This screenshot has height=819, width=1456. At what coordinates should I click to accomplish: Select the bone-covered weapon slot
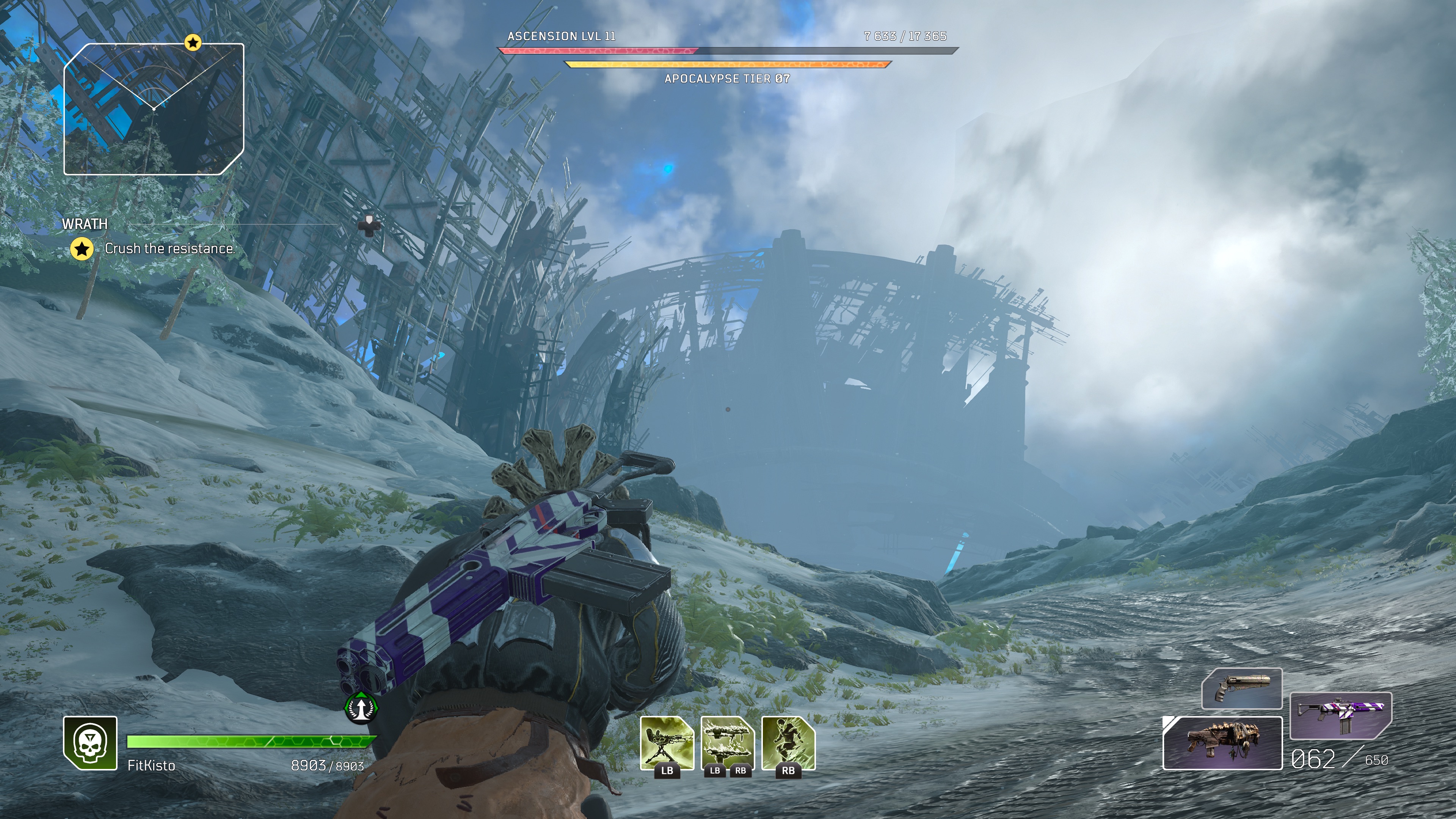point(1222,743)
